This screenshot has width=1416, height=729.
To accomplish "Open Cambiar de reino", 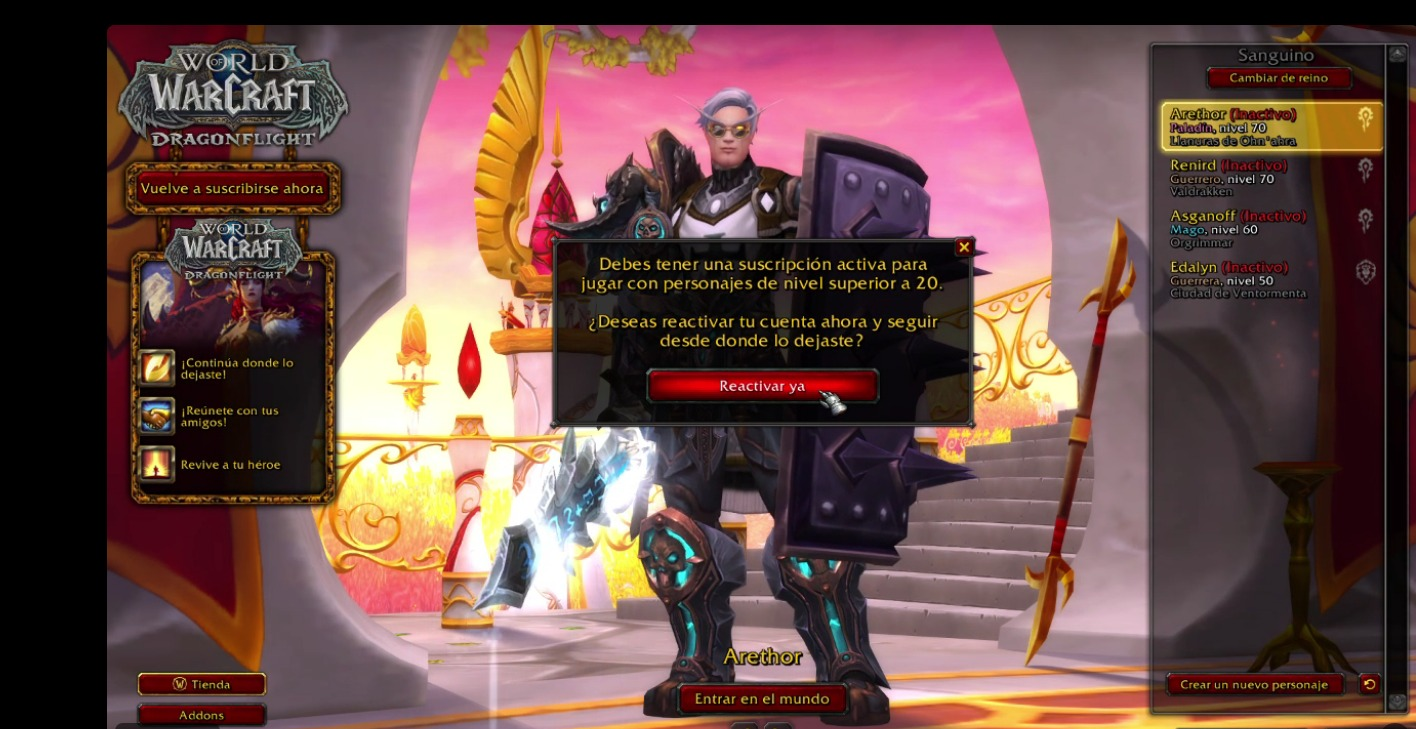I will point(1278,78).
